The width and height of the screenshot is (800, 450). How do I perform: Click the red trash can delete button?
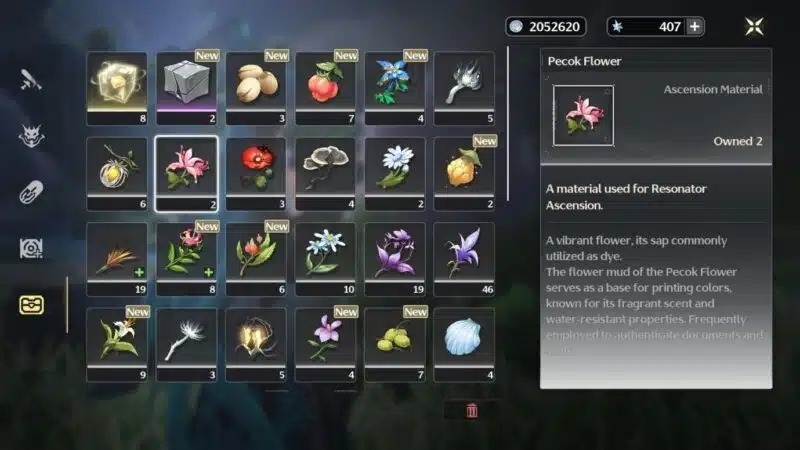coord(472,410)
